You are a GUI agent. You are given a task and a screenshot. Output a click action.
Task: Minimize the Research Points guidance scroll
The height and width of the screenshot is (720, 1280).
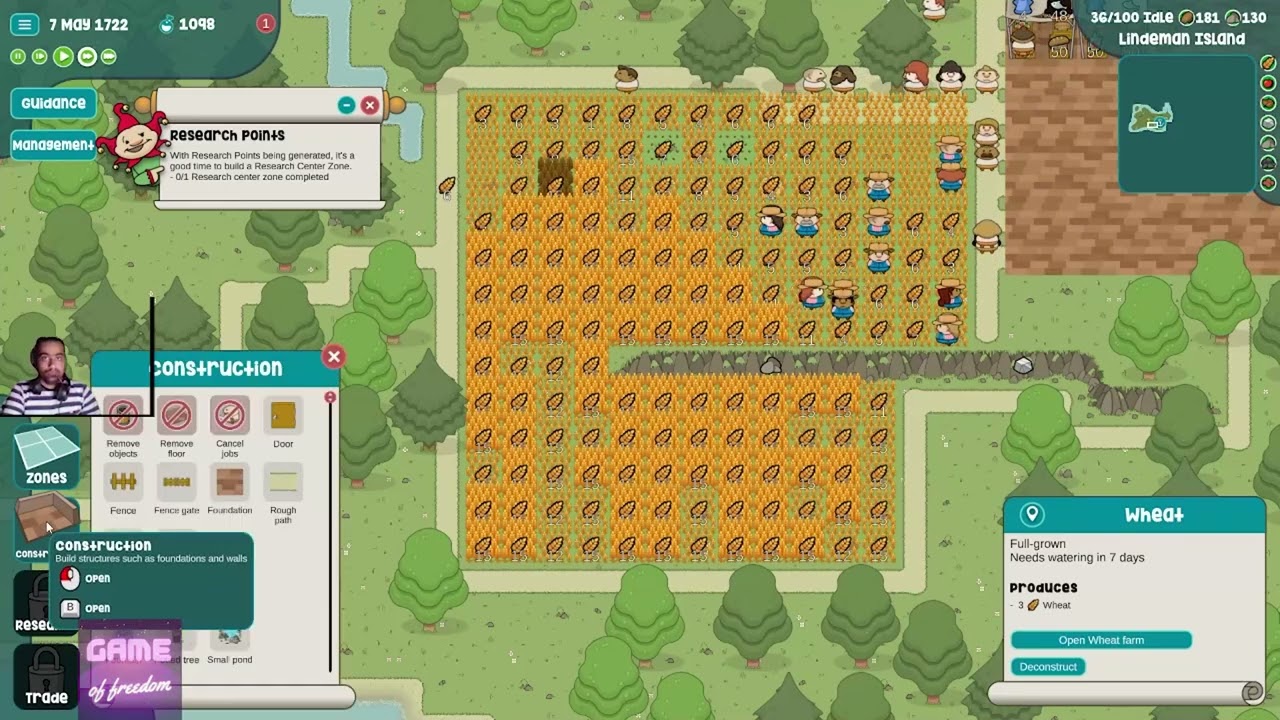pos(346,105)
